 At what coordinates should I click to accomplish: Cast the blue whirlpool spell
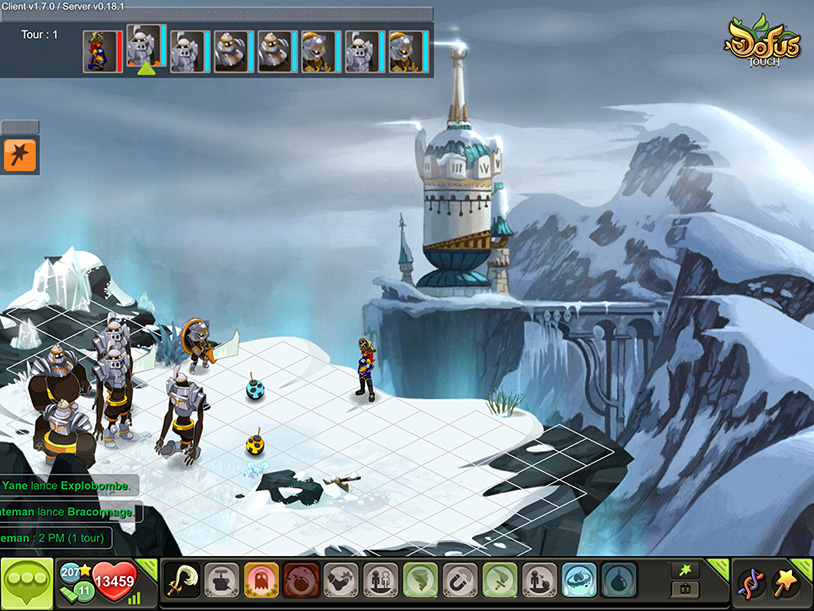click(x=579, y=580)
